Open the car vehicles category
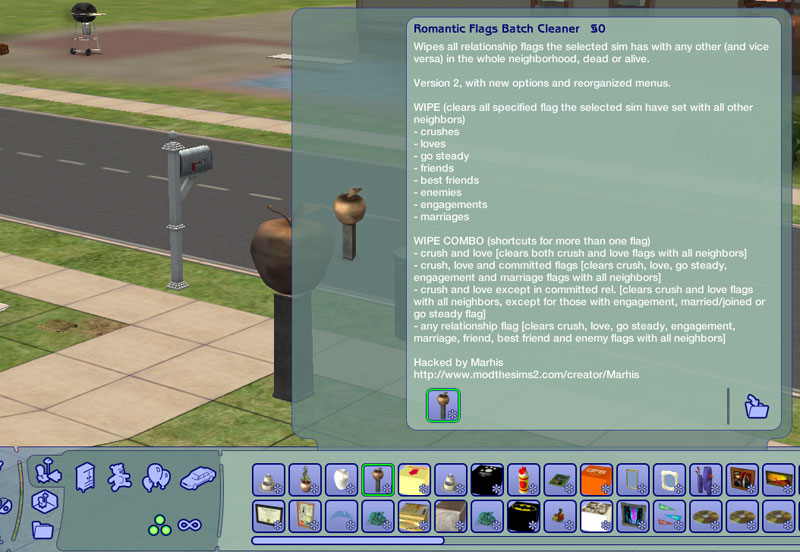 click(197, 477)
